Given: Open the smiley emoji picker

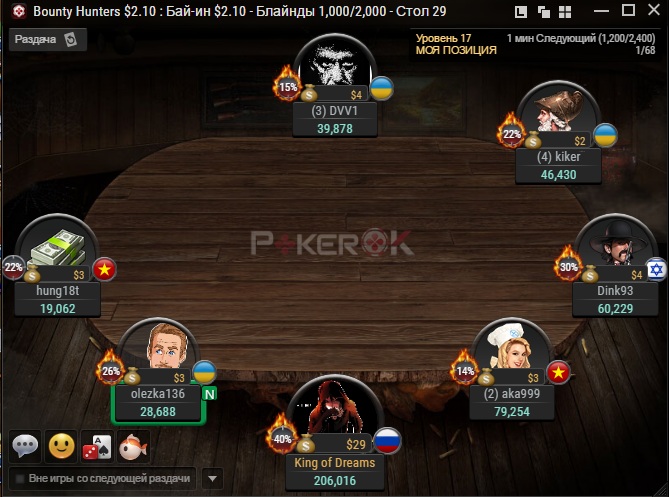Looking at the screenshot, I should 62,445.
